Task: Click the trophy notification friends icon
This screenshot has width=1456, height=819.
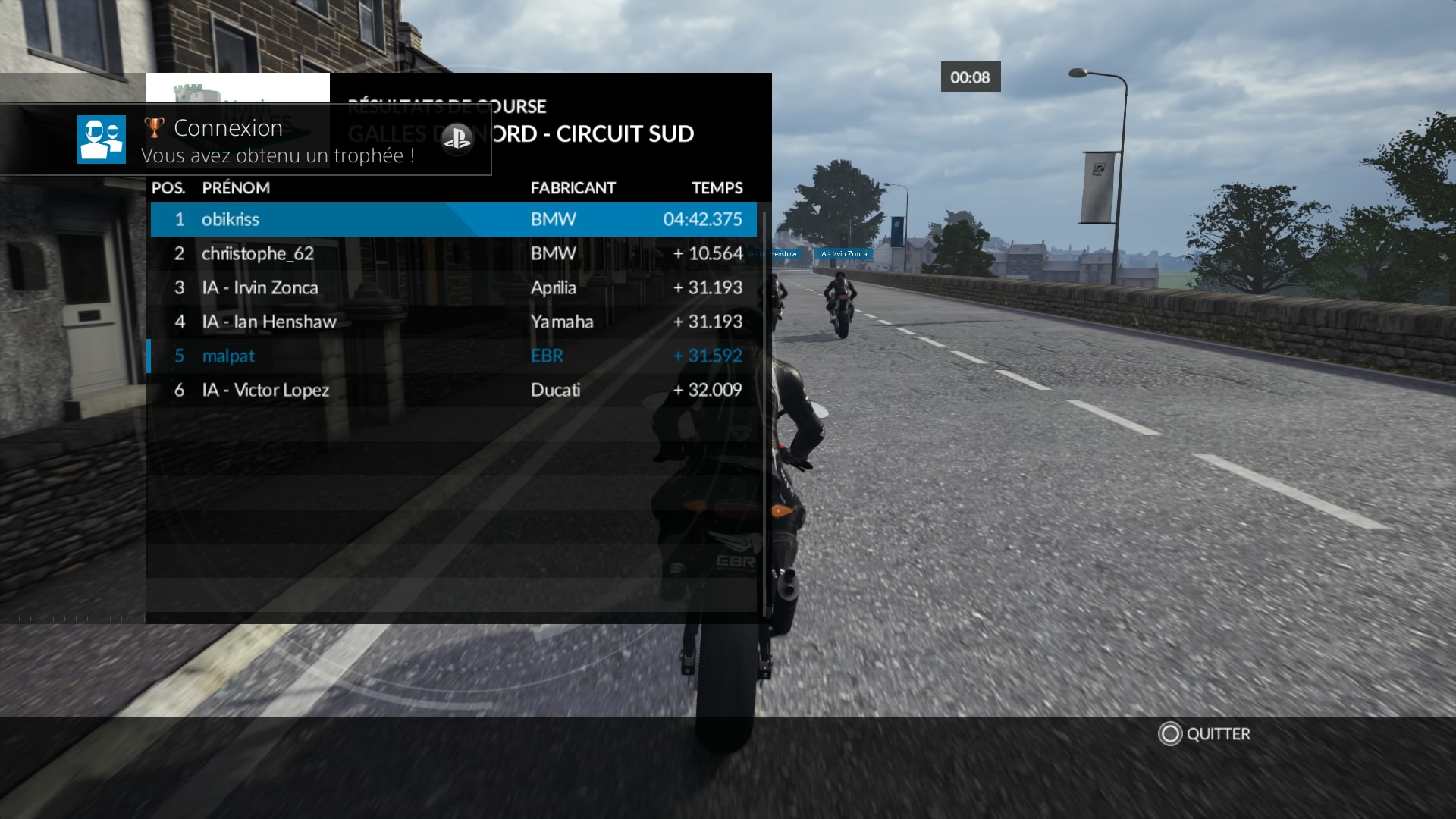Action: coord(102,140)
